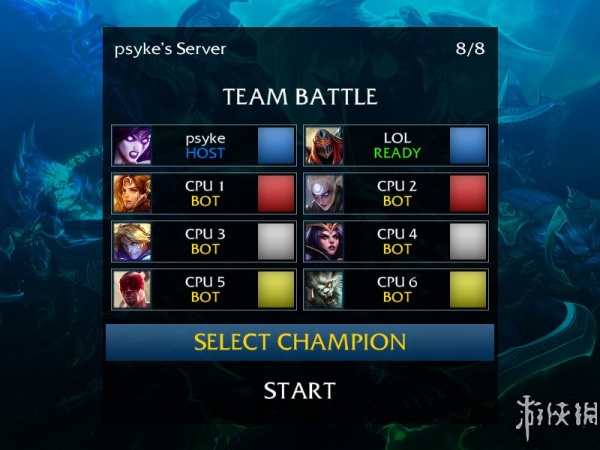600x450 pixels.
Task: Change LOL's blue team color
Action: (468, 145)
